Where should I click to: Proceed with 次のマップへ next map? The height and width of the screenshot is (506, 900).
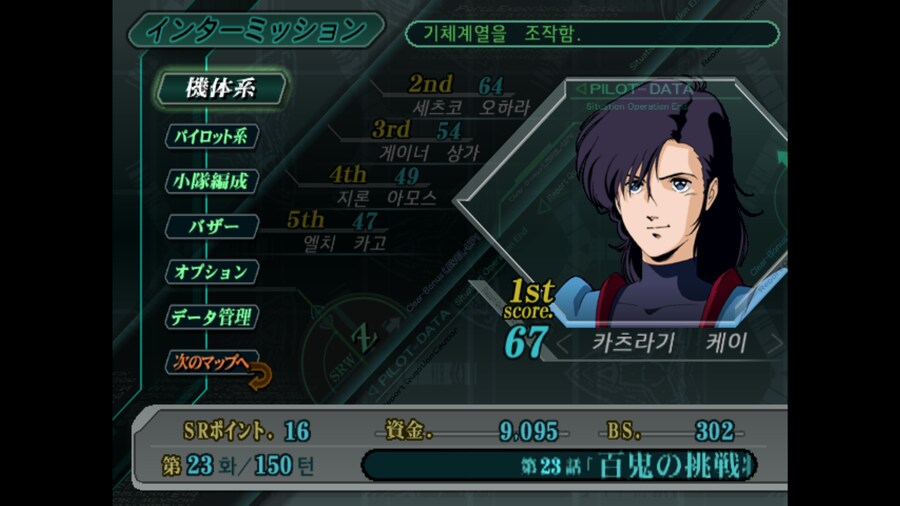coord(211,363)
